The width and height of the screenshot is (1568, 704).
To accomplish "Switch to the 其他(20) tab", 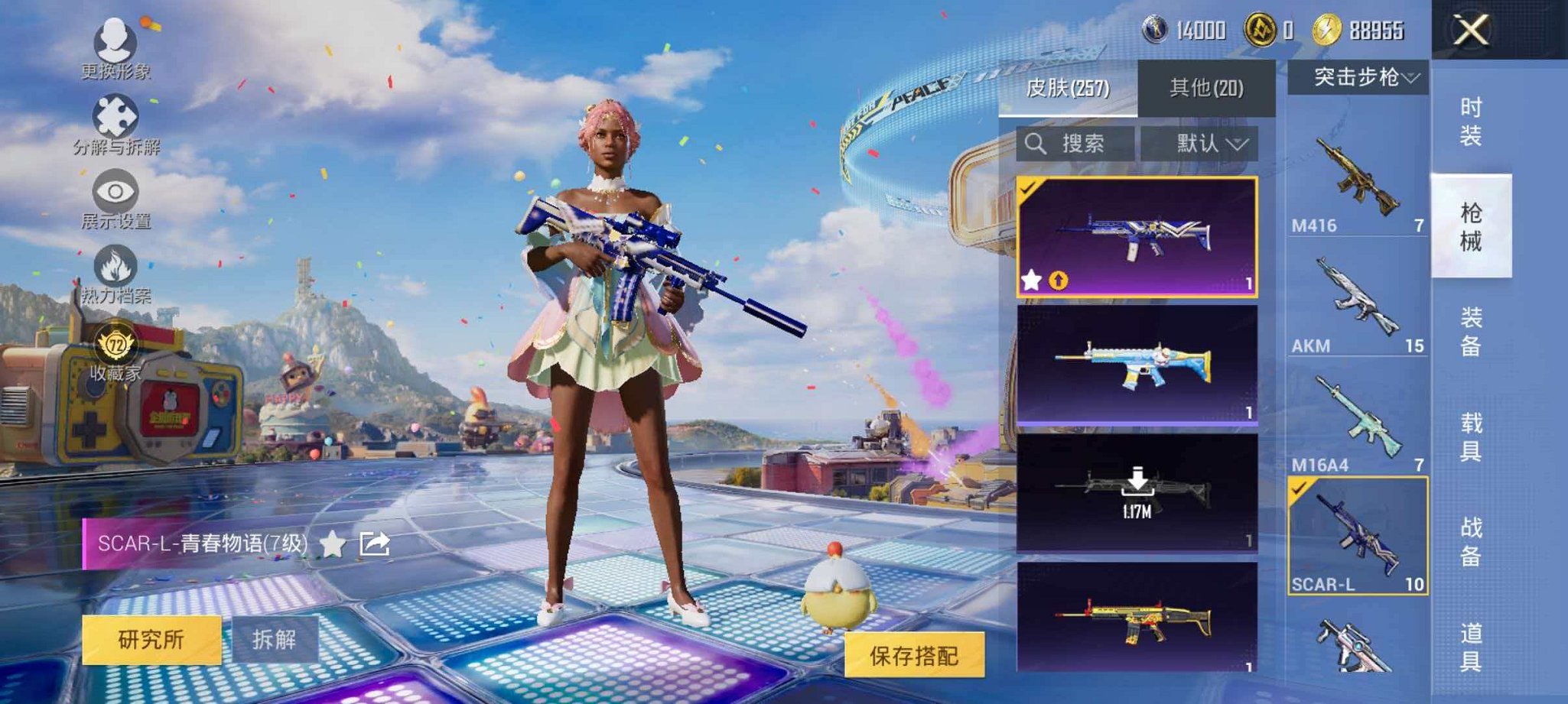I will click(1205, 87).
